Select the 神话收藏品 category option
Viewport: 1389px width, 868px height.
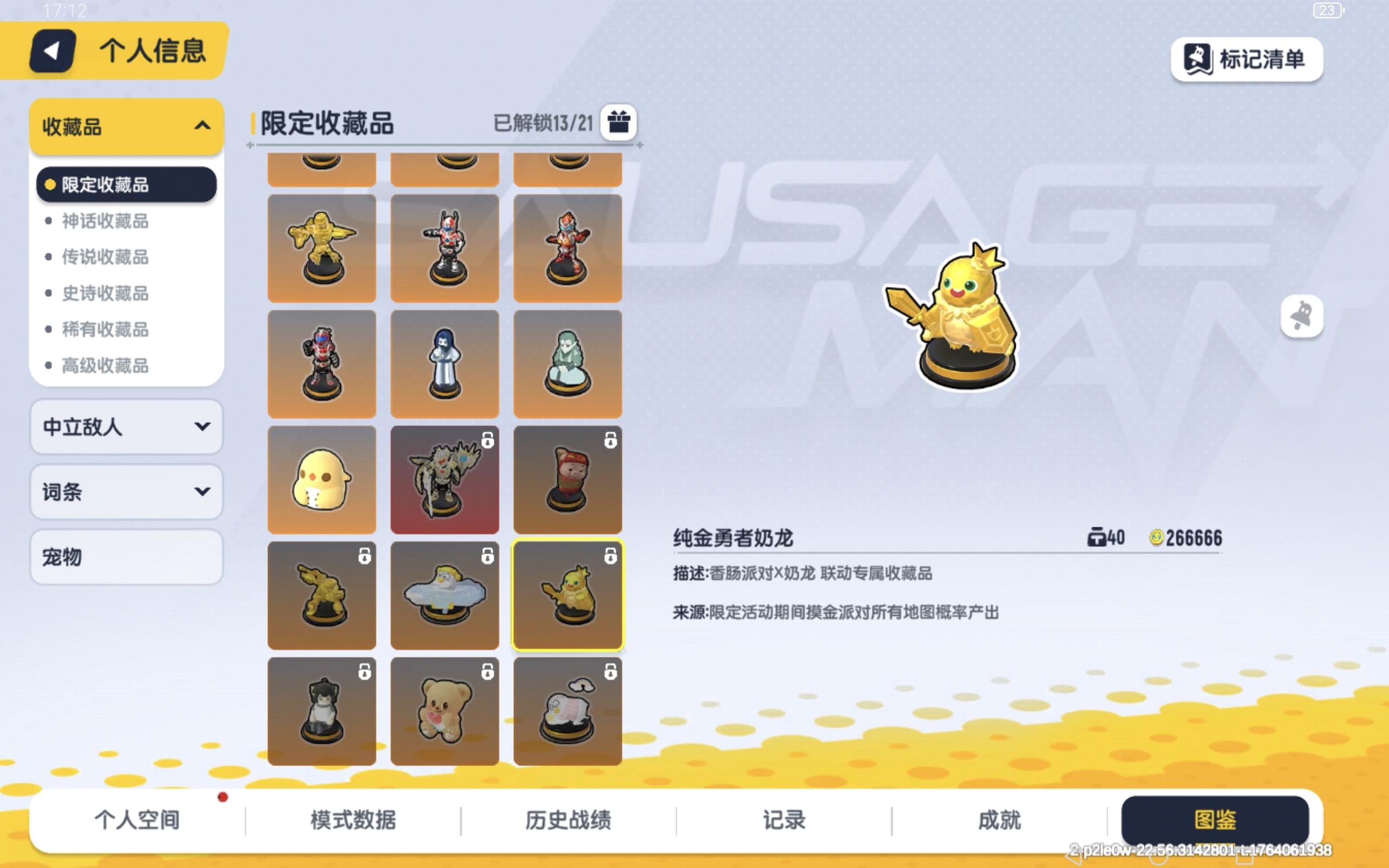103,221
